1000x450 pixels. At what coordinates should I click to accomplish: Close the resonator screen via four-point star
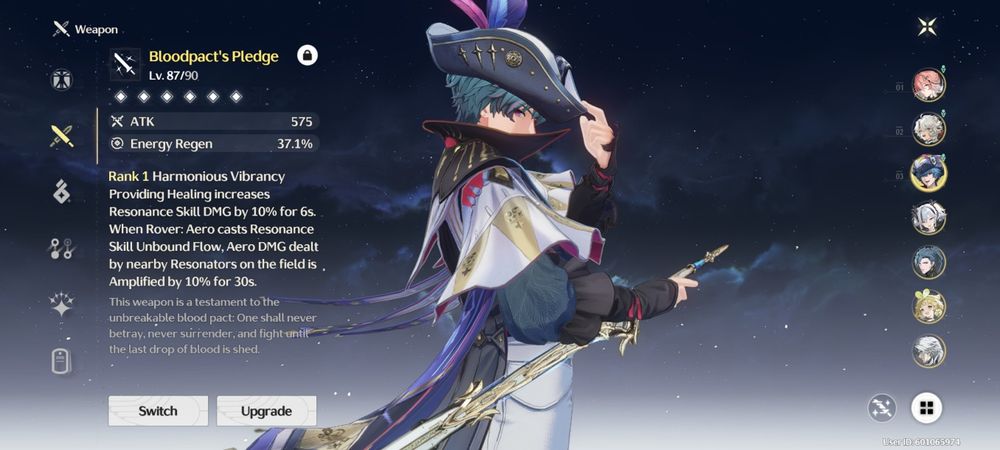[x=927, y=27]
